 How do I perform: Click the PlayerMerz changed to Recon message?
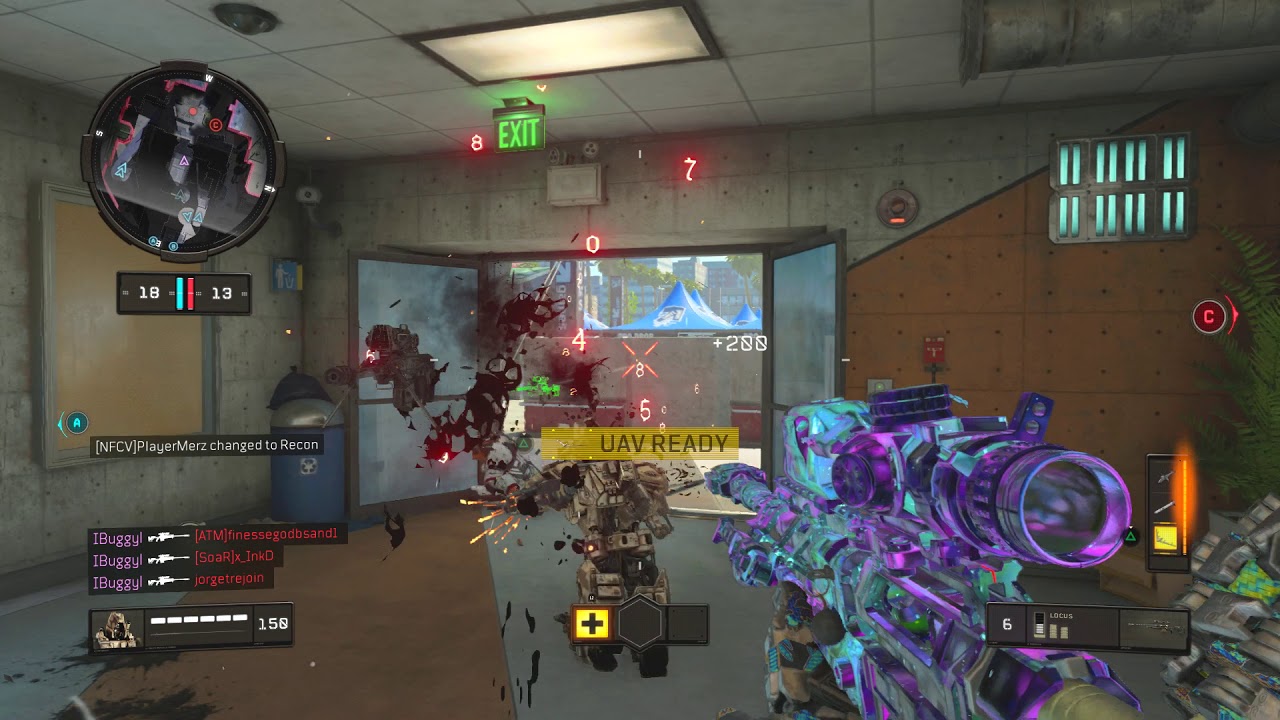tap(207, 445)
